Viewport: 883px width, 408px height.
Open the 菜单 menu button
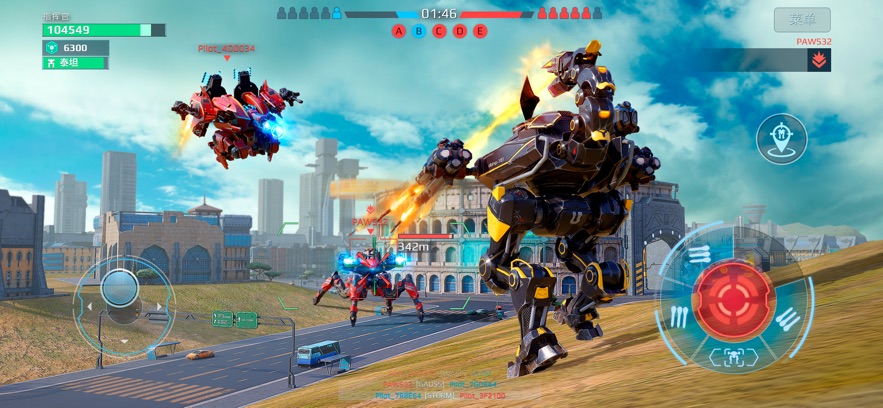click(x=803, y=19)
